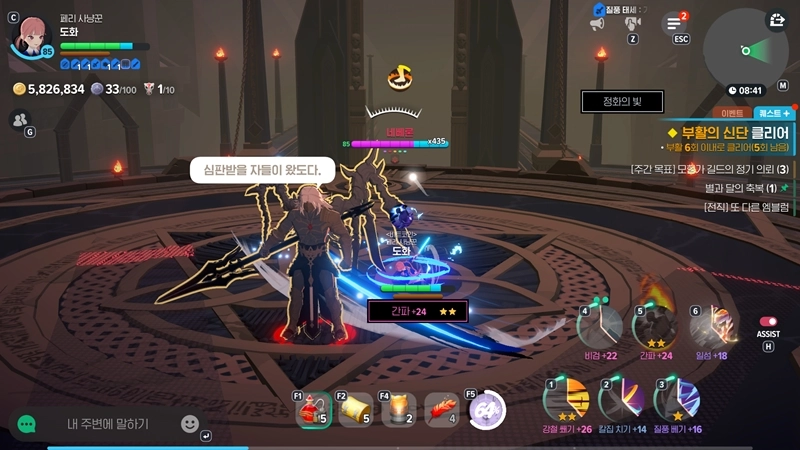Open the character portrait of 도화
This screenshot has height=450, width=800.
[30, 36]
